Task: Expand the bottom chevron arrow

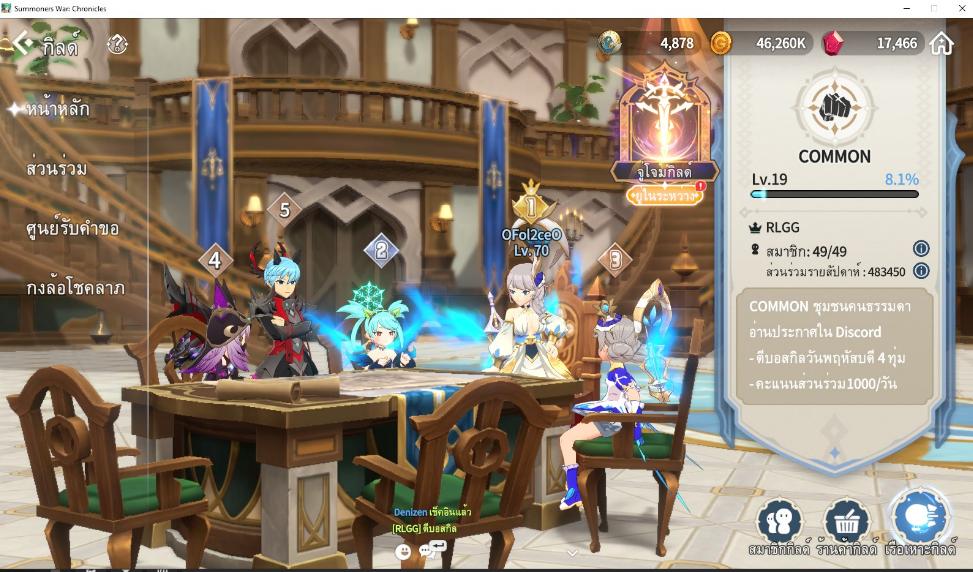Action: [572, 552]
